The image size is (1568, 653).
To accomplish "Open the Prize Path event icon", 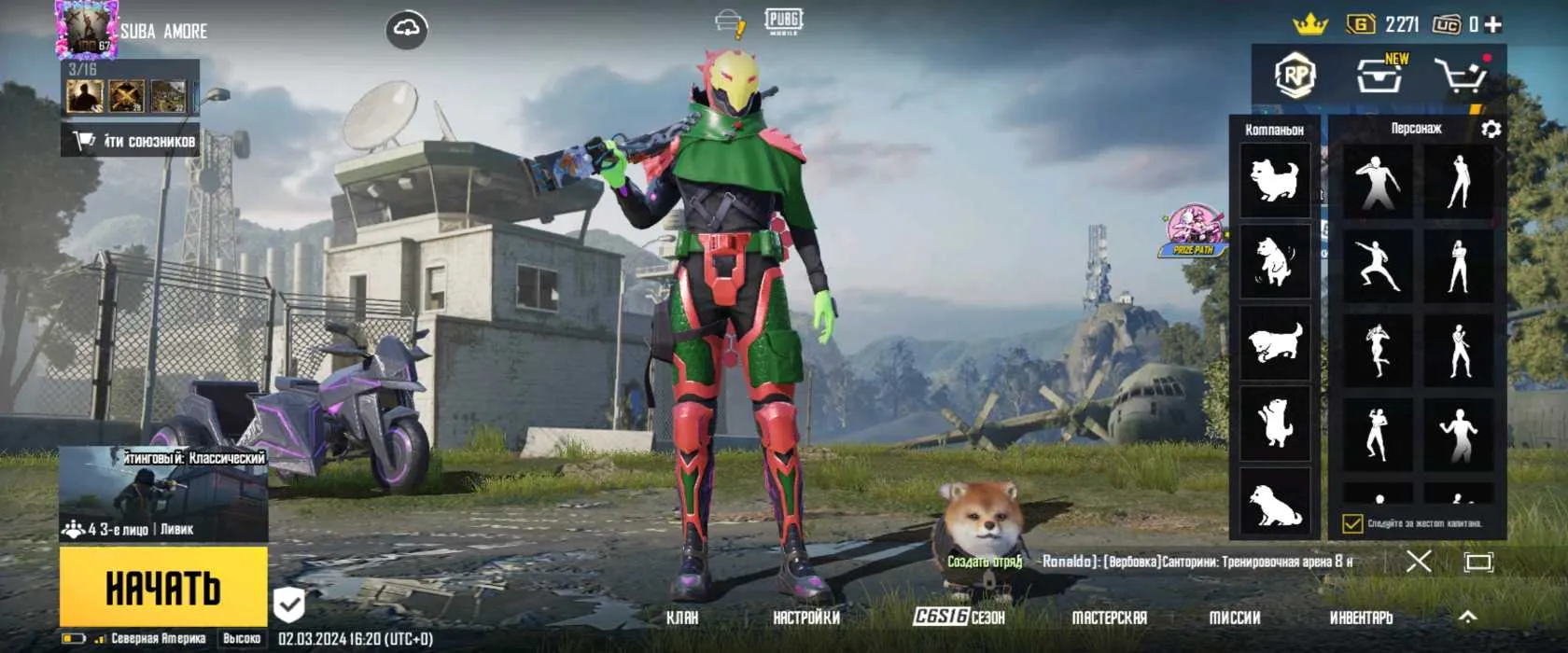I will coord(1194,230).
